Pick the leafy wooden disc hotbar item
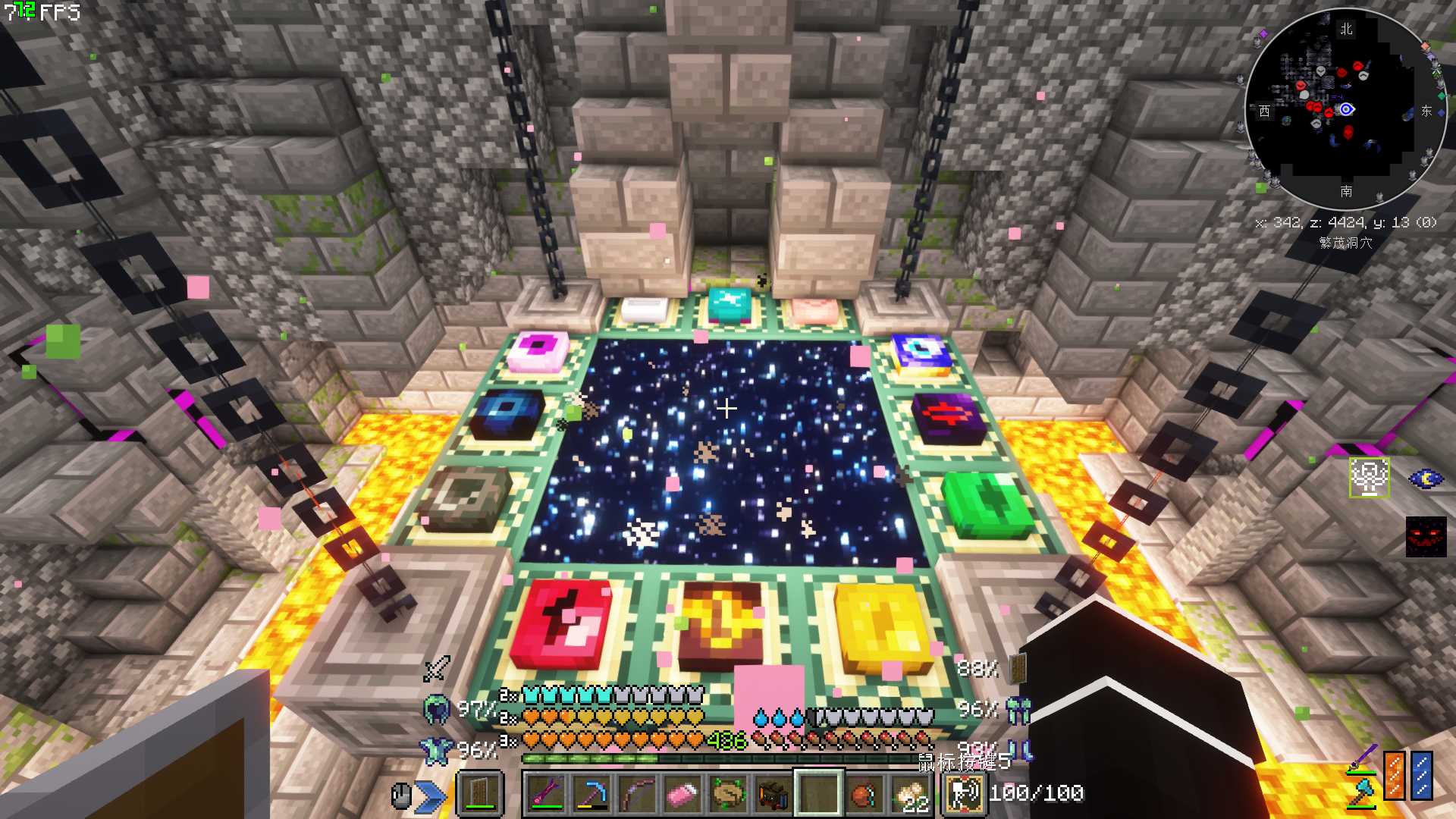This screenshot has height=819, width=1456. point(727,794)
